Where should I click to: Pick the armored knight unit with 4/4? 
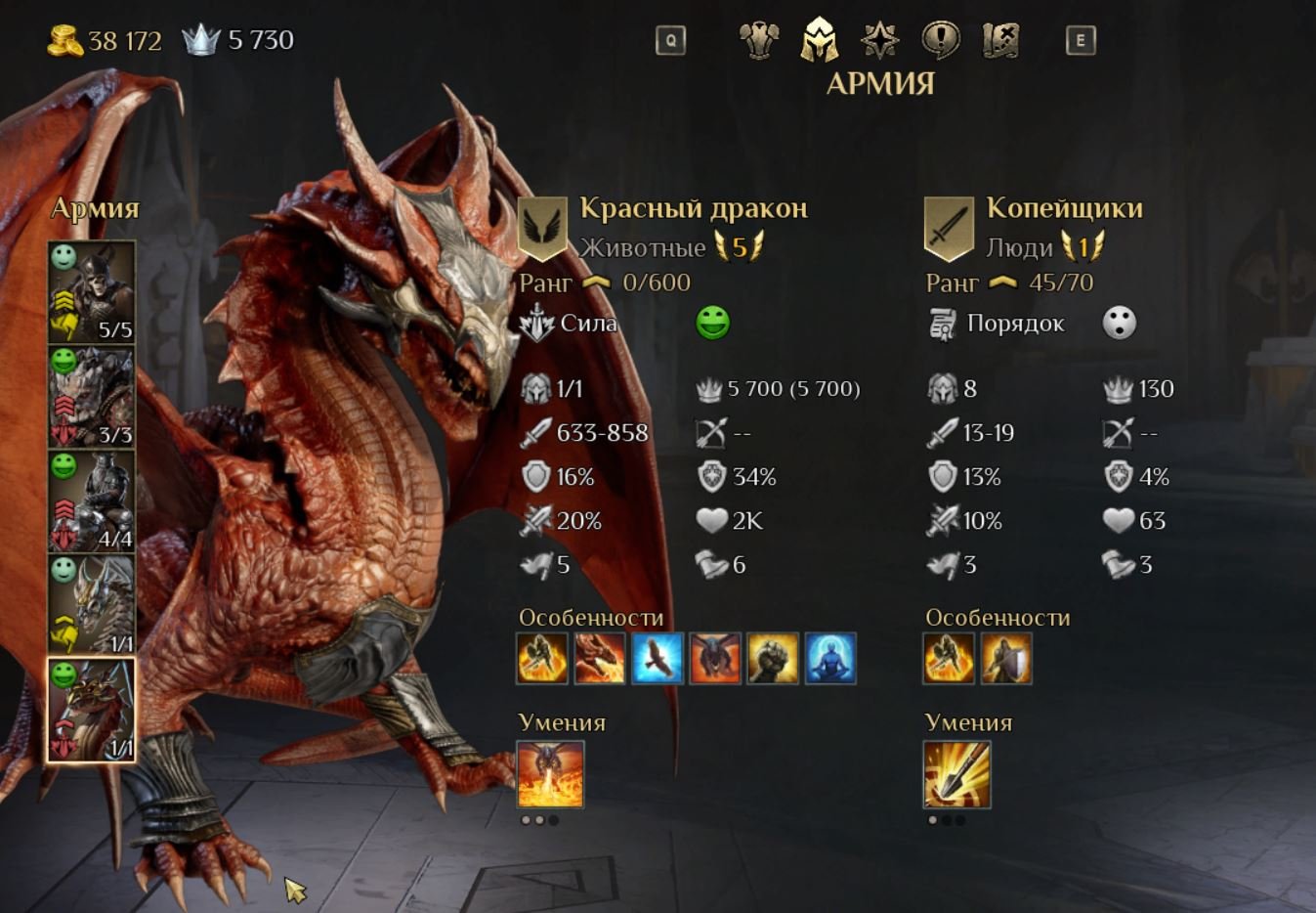click(92, 501)
